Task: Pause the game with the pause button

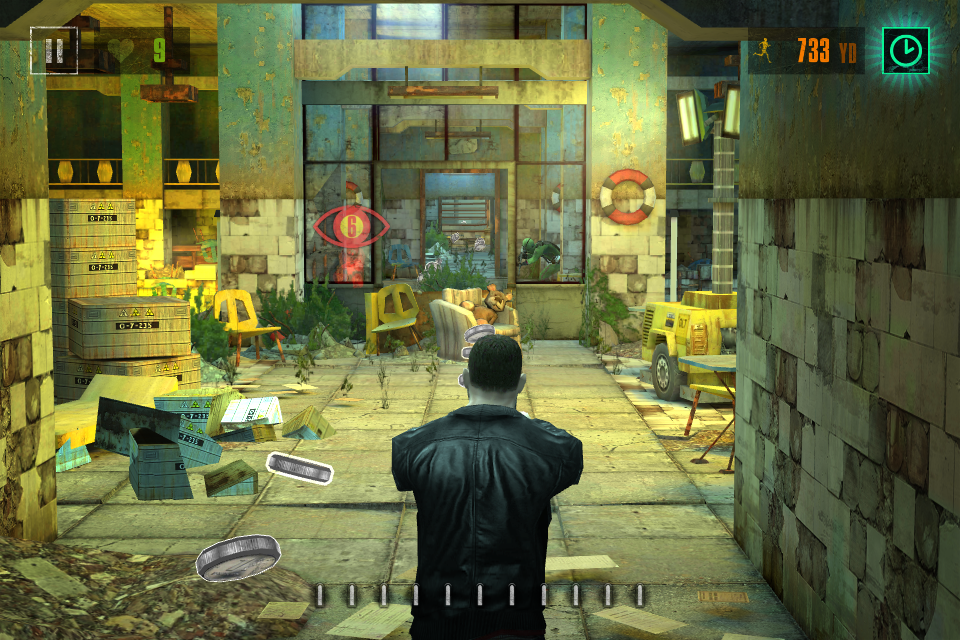Action: [x=53, y=50]
